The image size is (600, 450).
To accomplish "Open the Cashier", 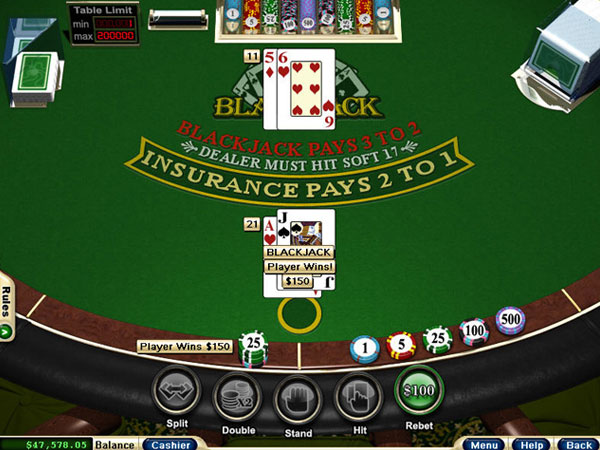I will [170, 444].
